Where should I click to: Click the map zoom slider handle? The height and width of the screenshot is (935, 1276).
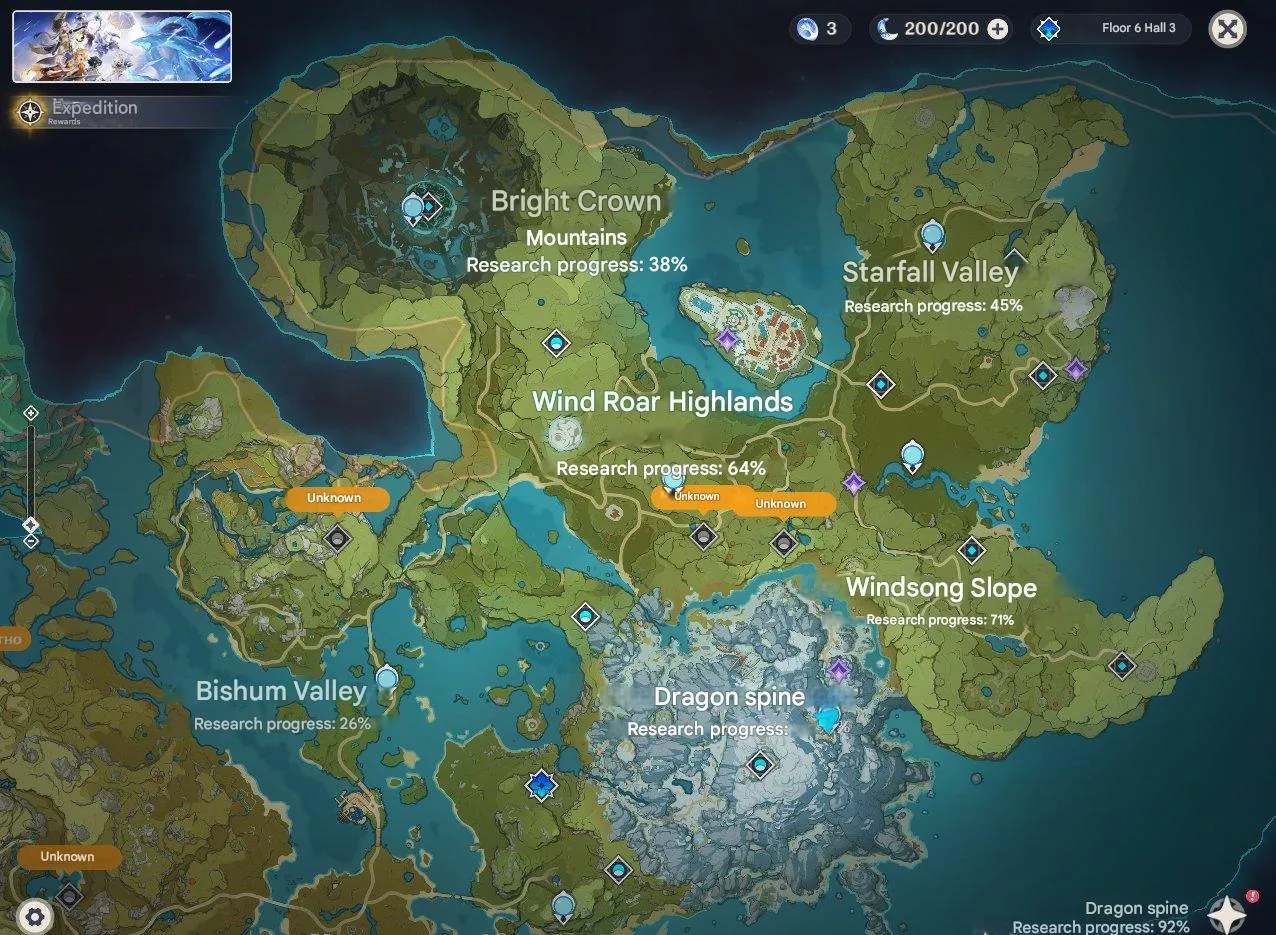31,525
